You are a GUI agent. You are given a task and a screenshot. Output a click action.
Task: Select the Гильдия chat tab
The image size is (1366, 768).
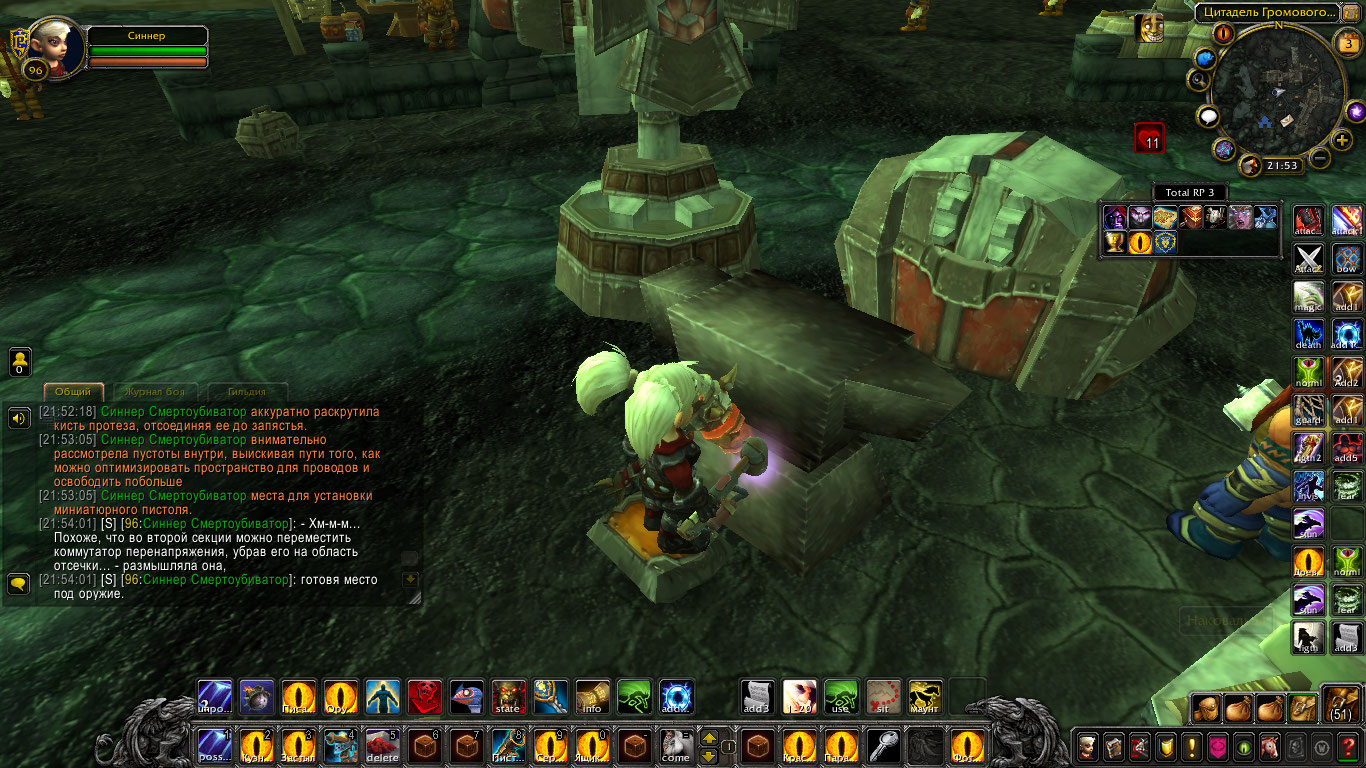pos(246,392)
